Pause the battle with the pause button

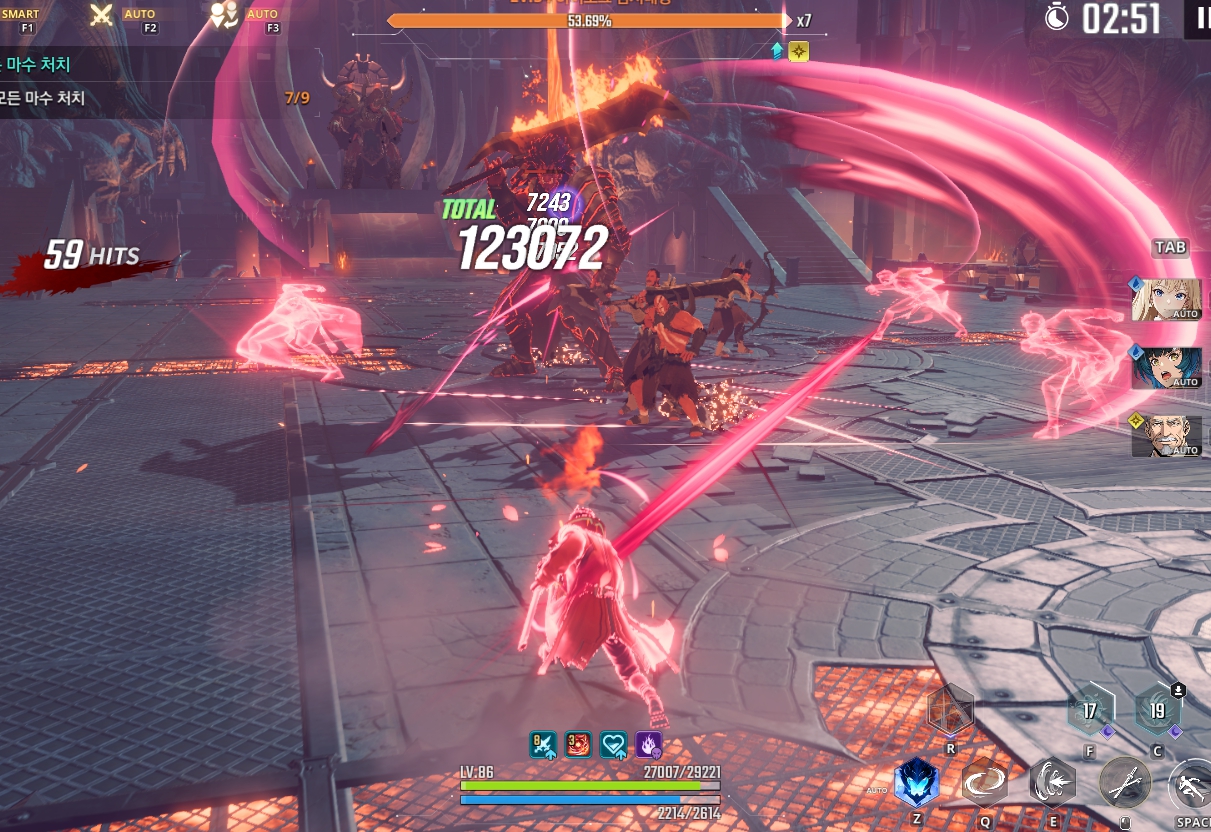click(1198, 18)
